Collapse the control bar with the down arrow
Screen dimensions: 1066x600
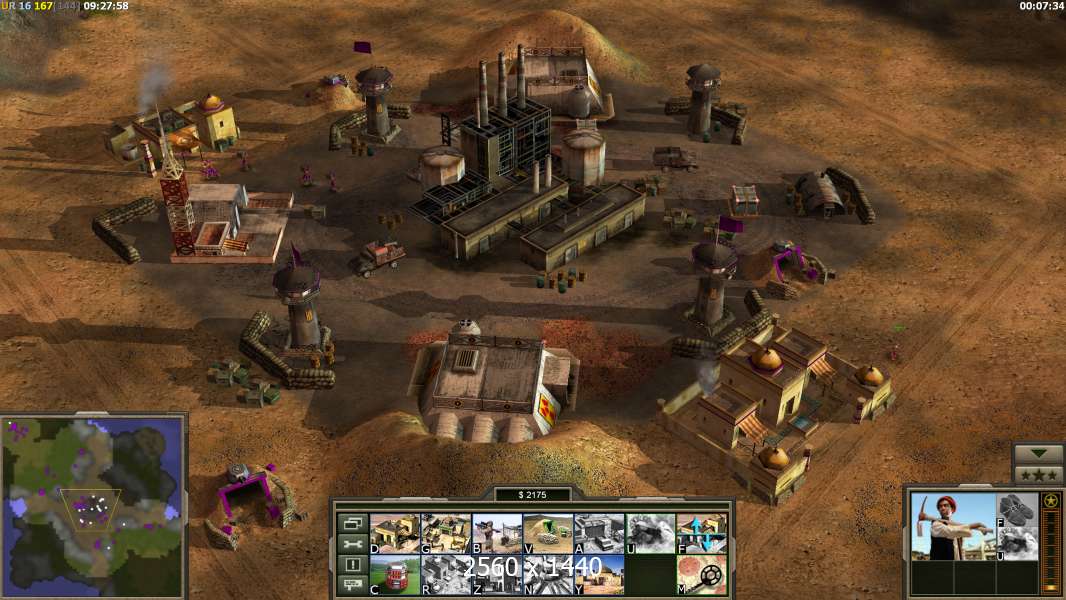1038,454
